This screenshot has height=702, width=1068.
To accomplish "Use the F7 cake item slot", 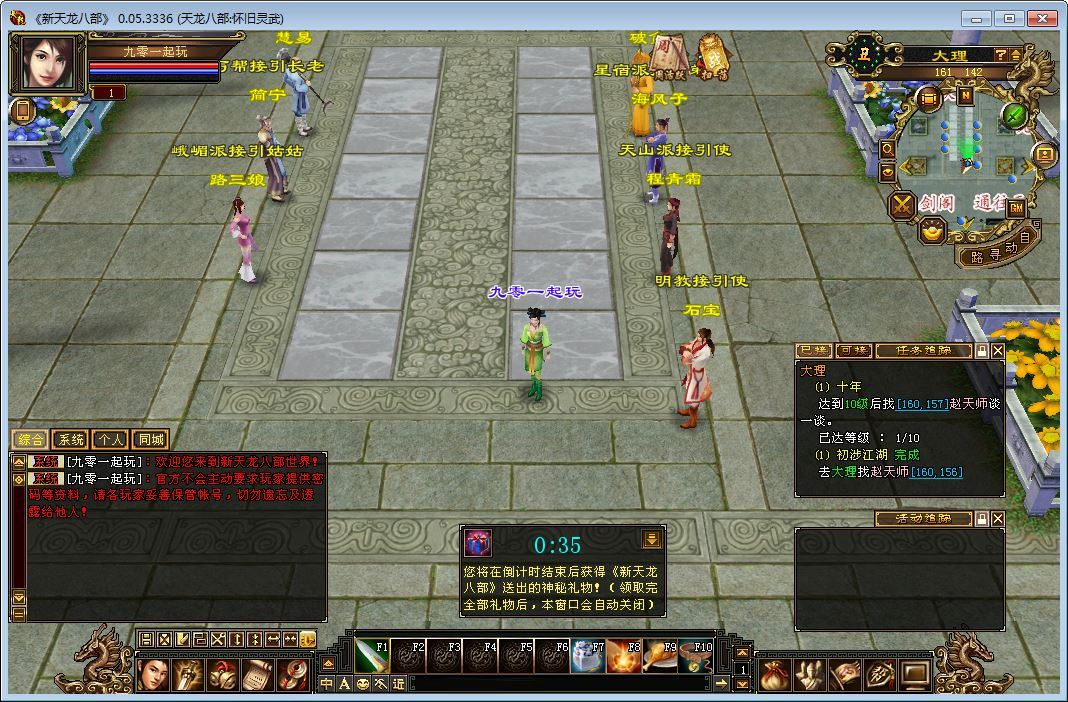I will [x=588, y=656].
